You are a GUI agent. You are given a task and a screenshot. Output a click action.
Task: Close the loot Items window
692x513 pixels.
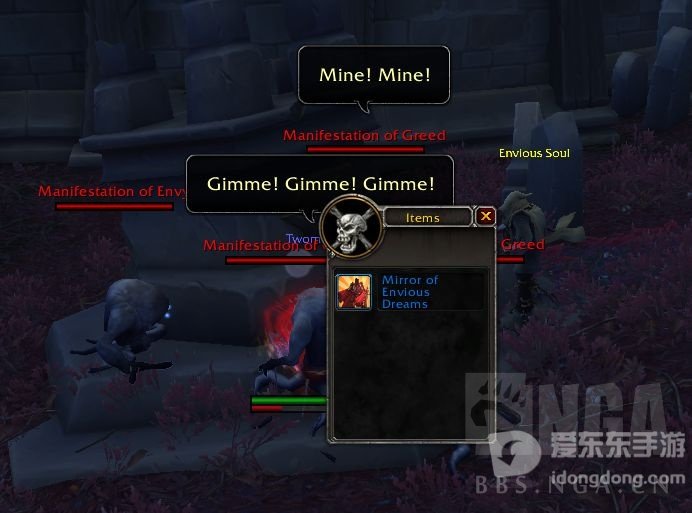pos(485,216)
